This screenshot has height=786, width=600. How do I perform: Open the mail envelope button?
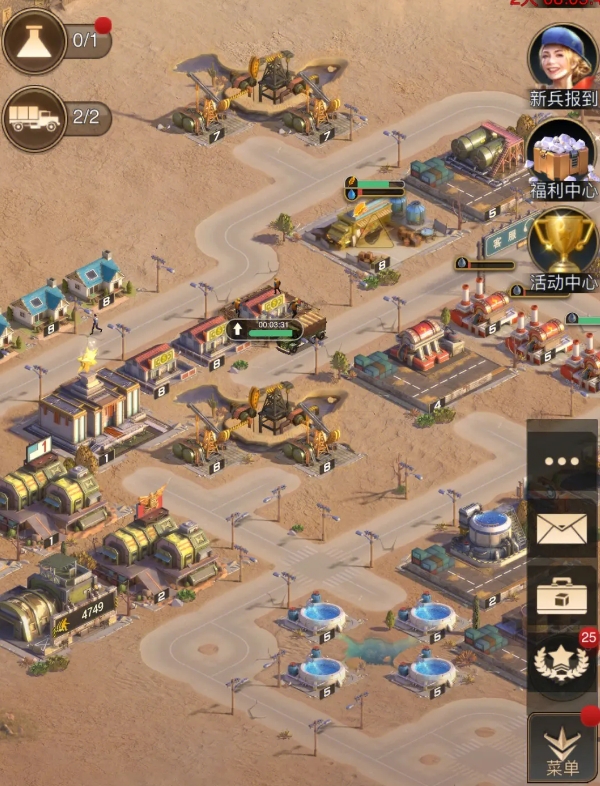click(562, 530)
